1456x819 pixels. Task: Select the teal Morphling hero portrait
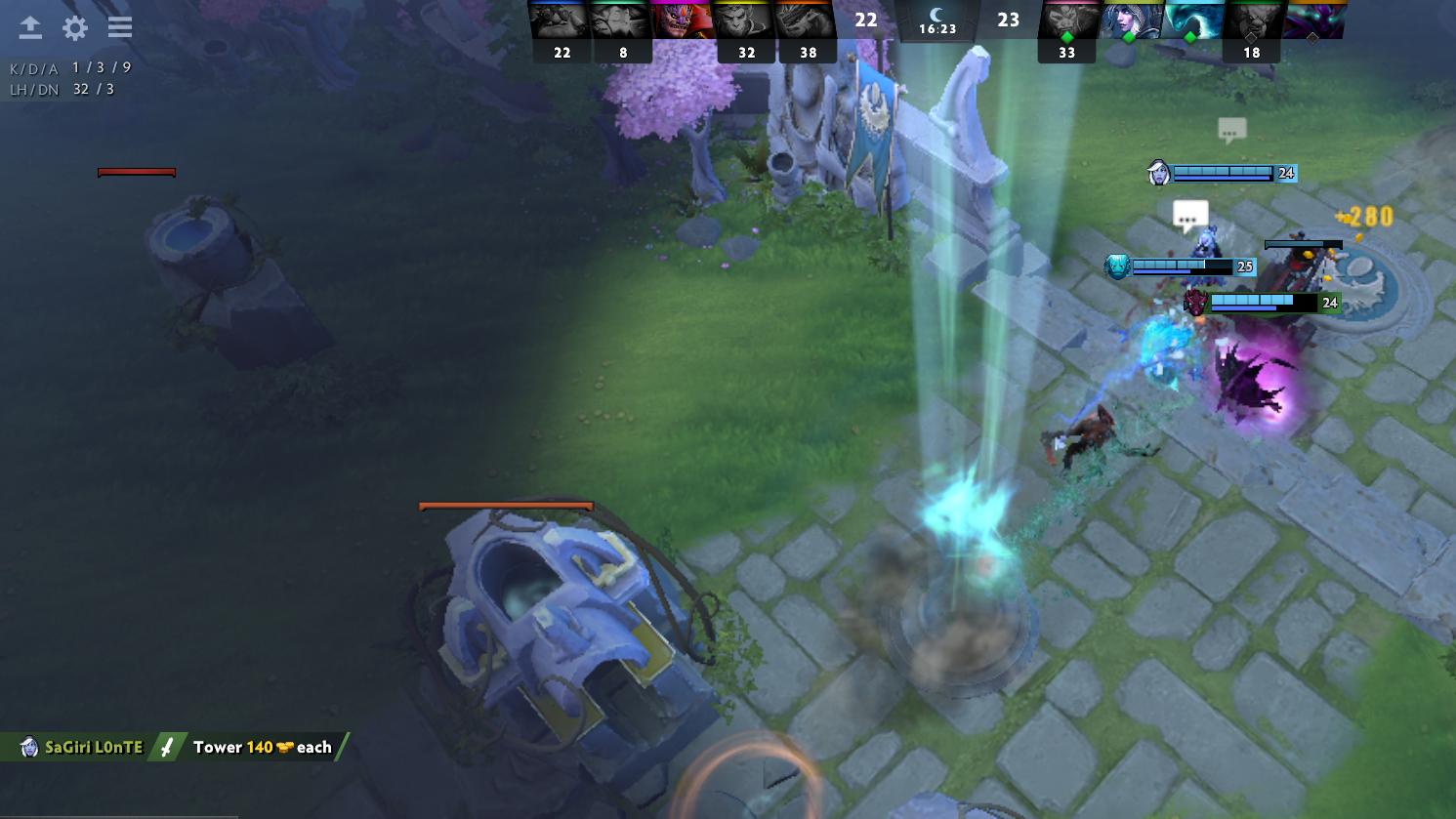click(1192, 20)
